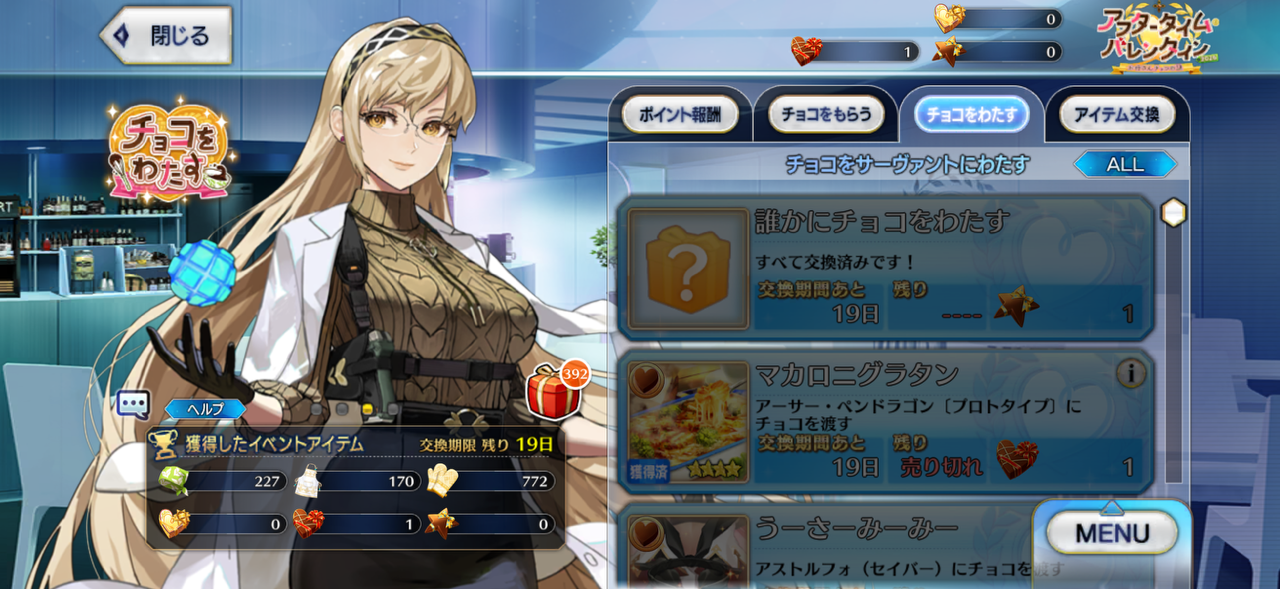Open the Valentine event logo banner
This screenshot has height=589, width=1280.
pos(1157,40)
